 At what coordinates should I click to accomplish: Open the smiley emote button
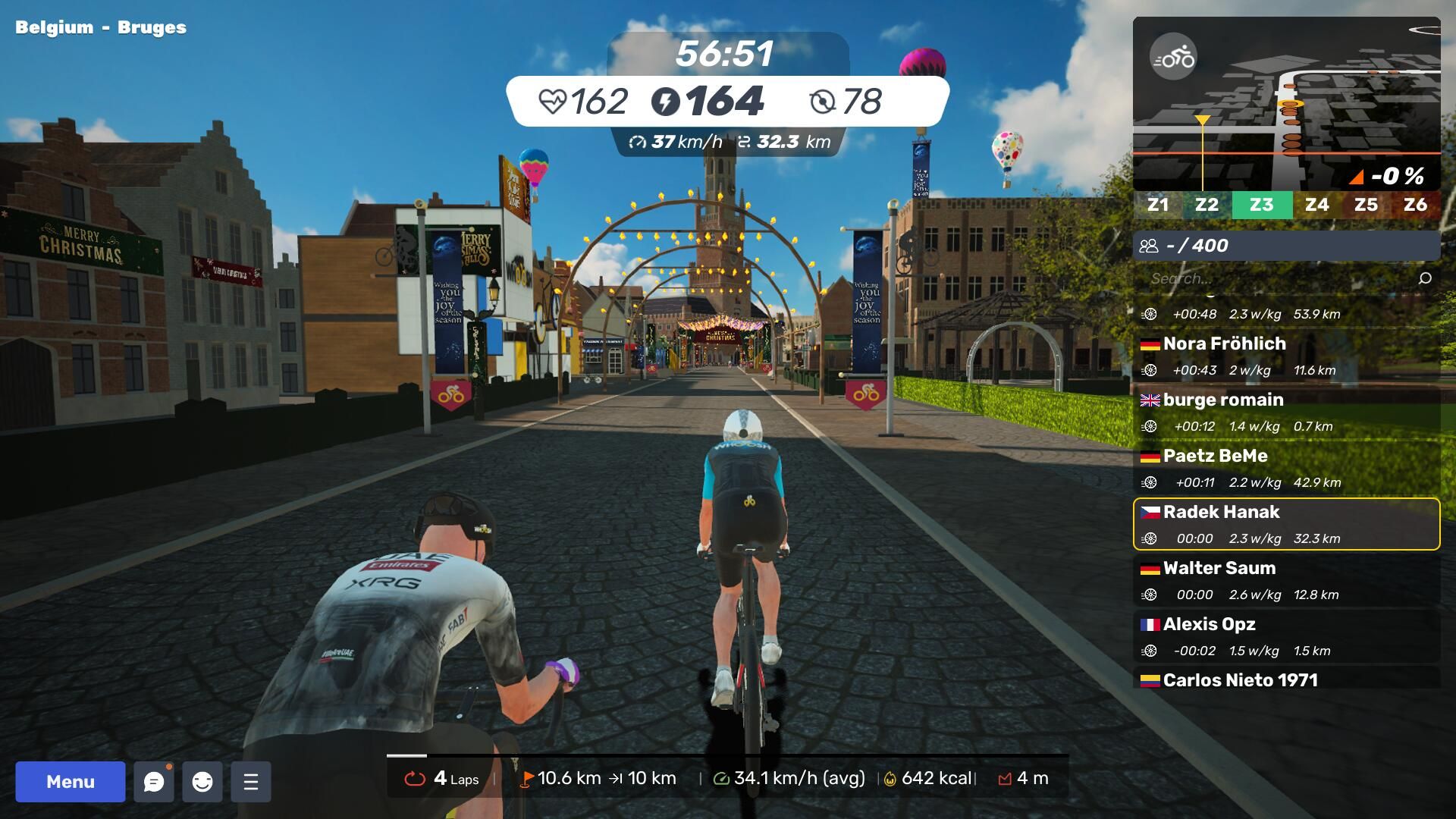coord(202,782)
